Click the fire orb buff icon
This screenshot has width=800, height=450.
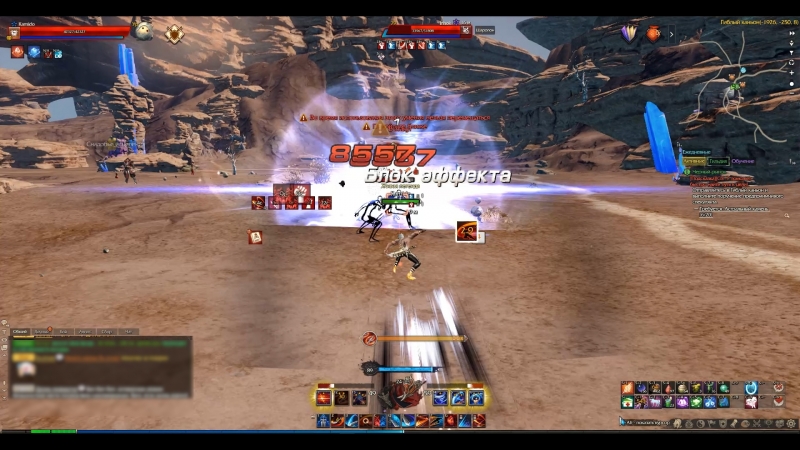17,52
